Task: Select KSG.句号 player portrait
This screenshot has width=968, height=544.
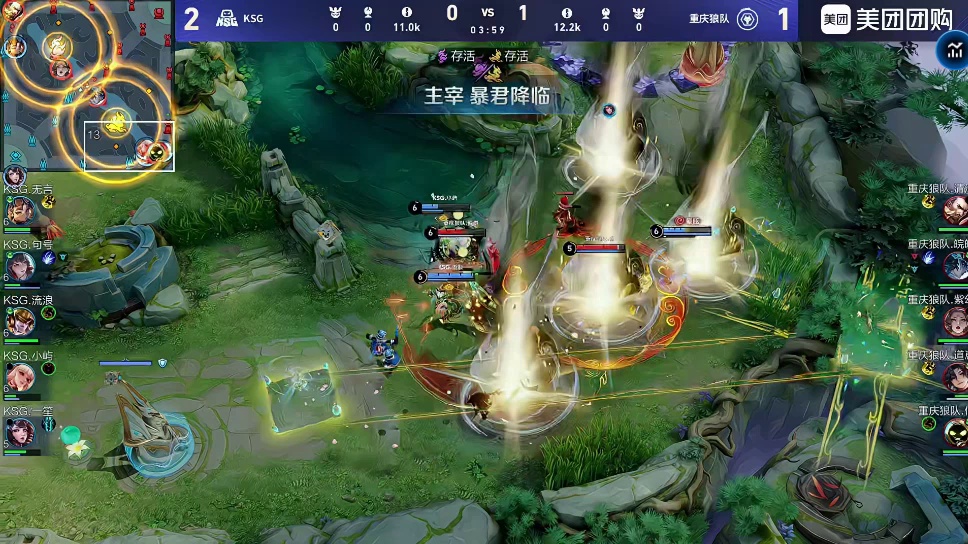Action: (22, 266)
